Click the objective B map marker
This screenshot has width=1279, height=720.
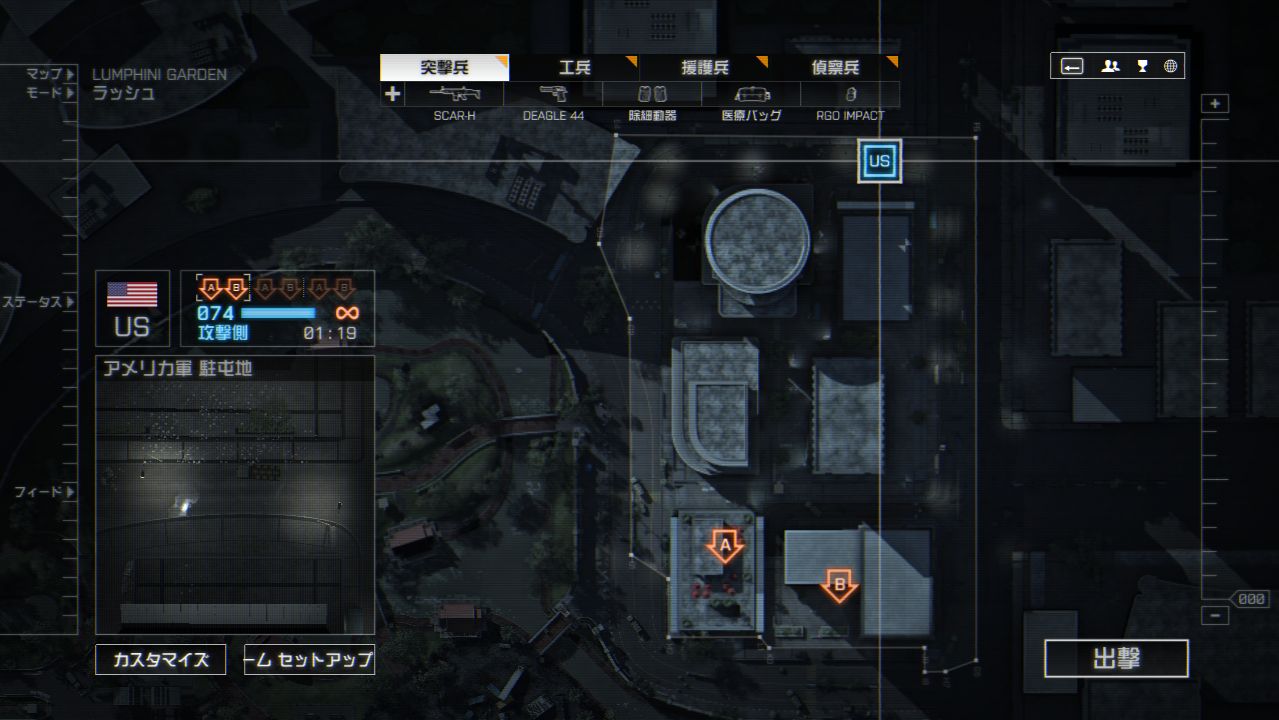pyautogui.click(x=839, y=584)
